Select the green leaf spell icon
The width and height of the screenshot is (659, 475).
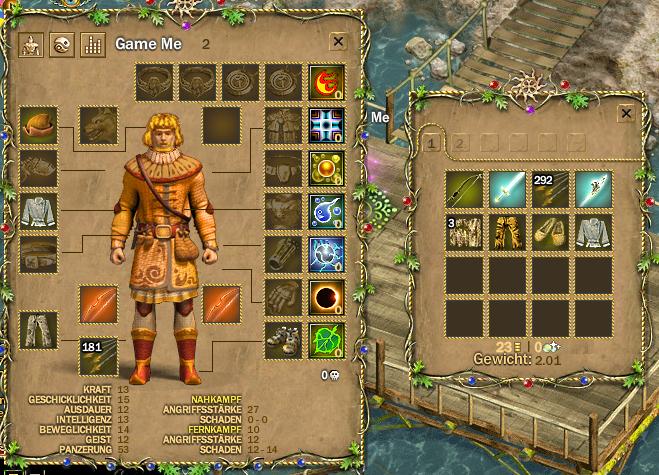pyautogui.click(x=327, y=340)
